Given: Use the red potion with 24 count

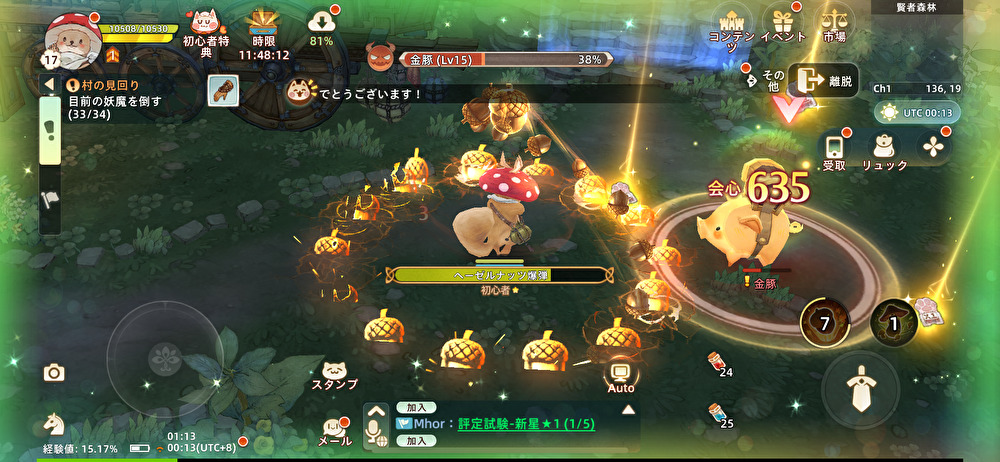Looking at the screenshot, I should (716, 362).
